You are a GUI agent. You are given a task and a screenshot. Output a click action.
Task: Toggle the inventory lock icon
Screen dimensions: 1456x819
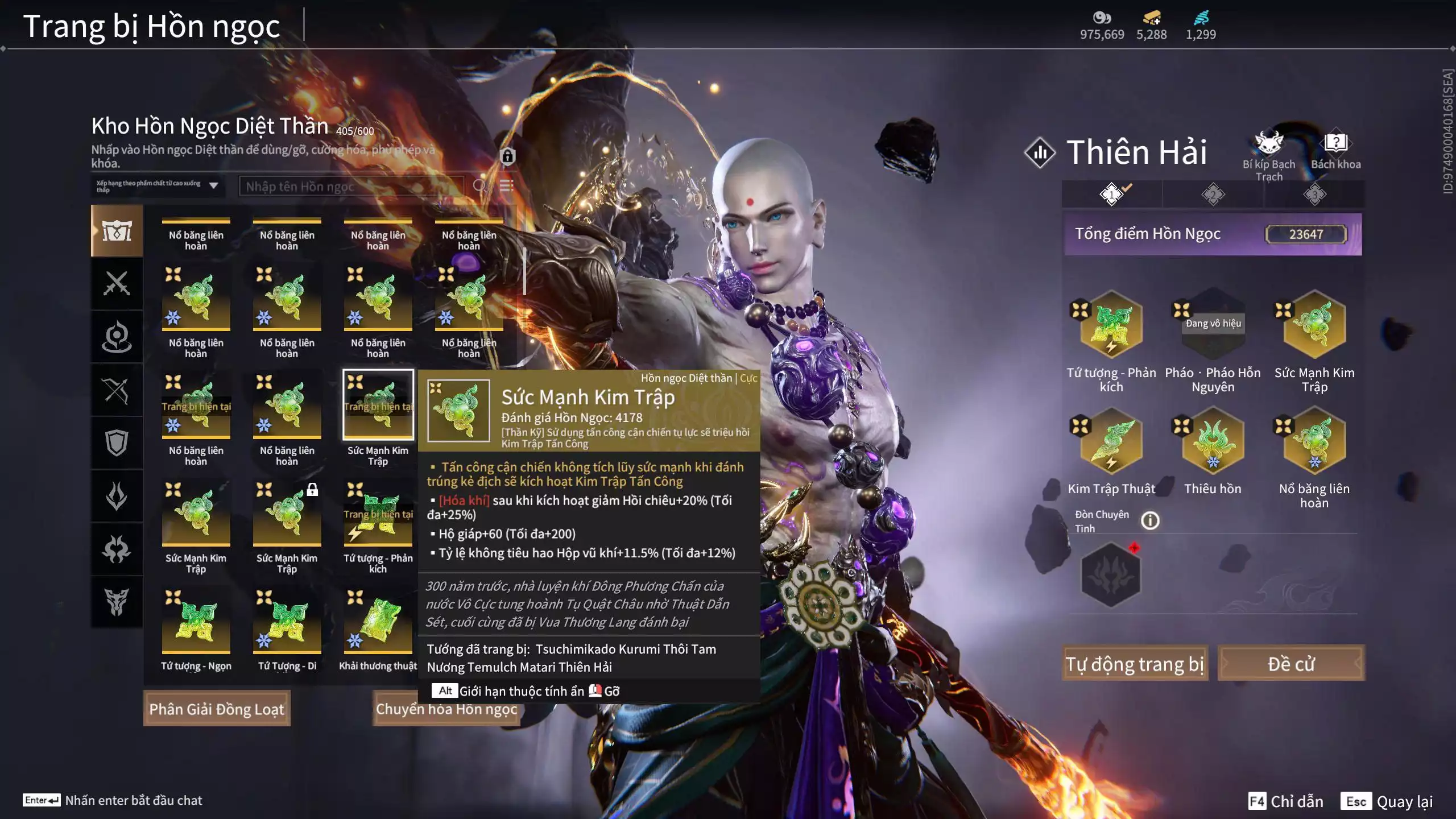tap(507, 156)
